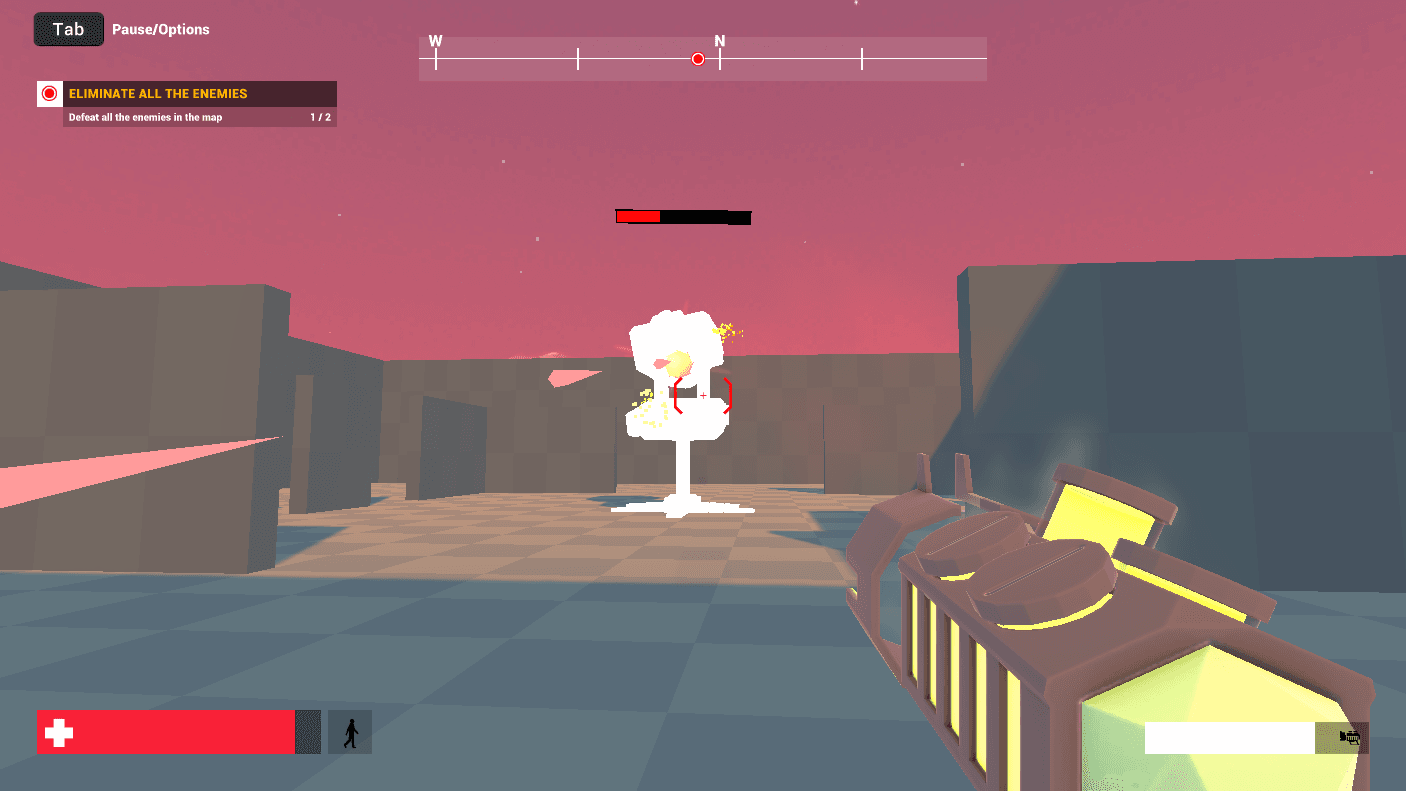Screen dimensions: 1406x791
Task: Select the weapon icon beside ammo bar
Action: pyautogui.click(x=1350, y=738)
